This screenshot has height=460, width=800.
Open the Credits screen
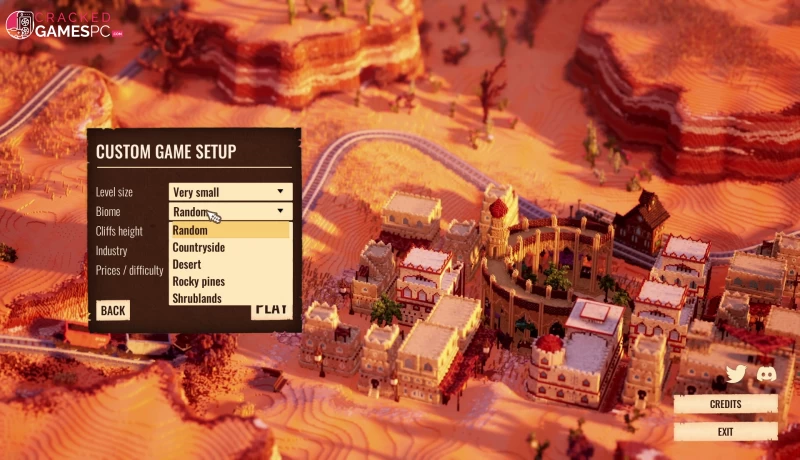[x=725, y=404]
